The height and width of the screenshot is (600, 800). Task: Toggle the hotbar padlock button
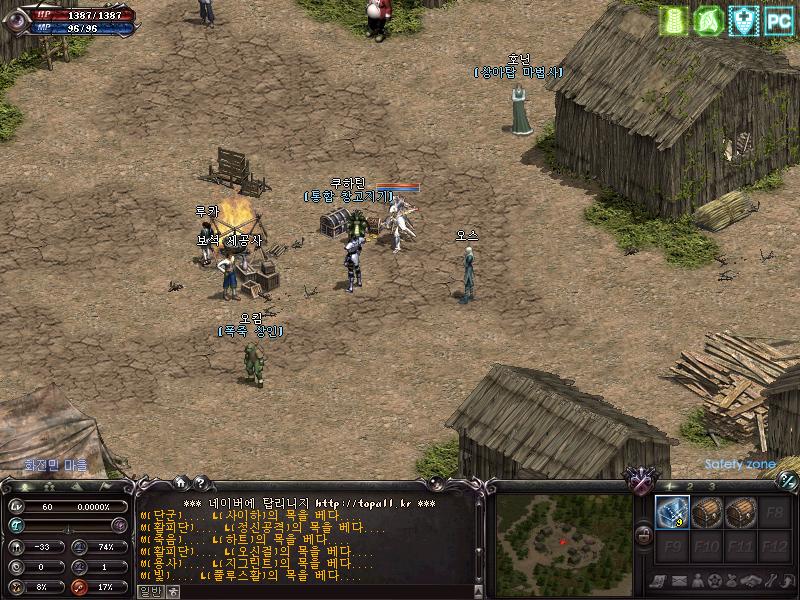pyautogui.click(x=644, y=535)
